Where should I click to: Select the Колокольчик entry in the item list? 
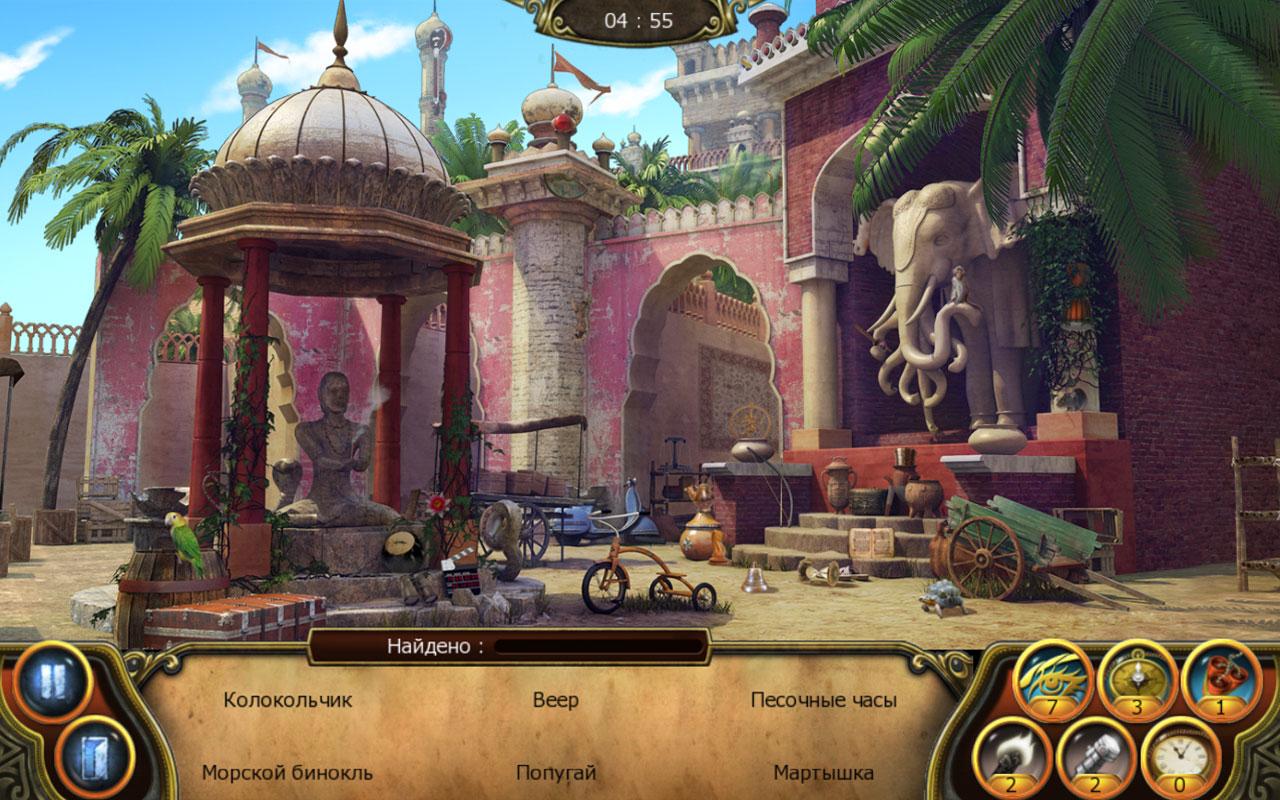(x=288, y=700)
